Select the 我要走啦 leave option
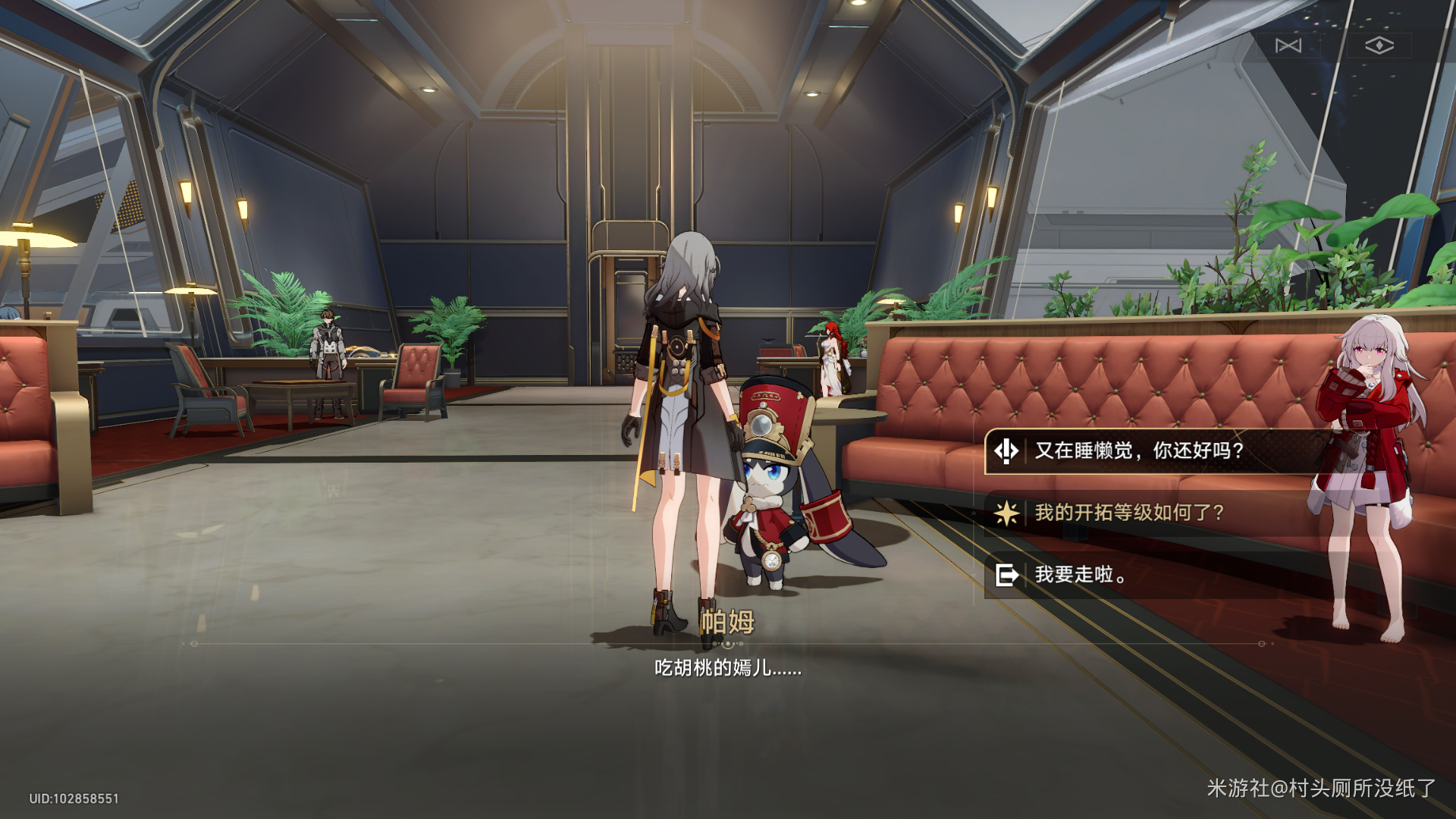1456x819 pixels. 1080,576
